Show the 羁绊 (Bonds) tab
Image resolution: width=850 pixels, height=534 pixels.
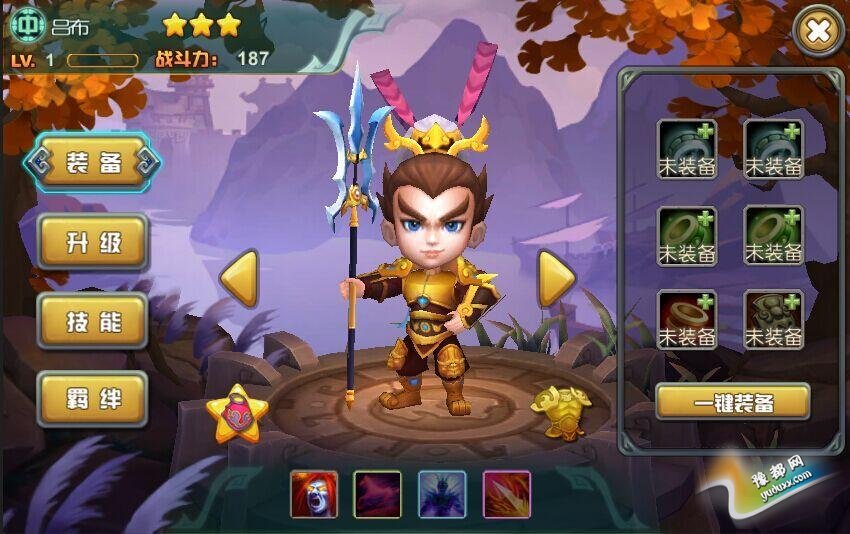(x=93, y=398)
